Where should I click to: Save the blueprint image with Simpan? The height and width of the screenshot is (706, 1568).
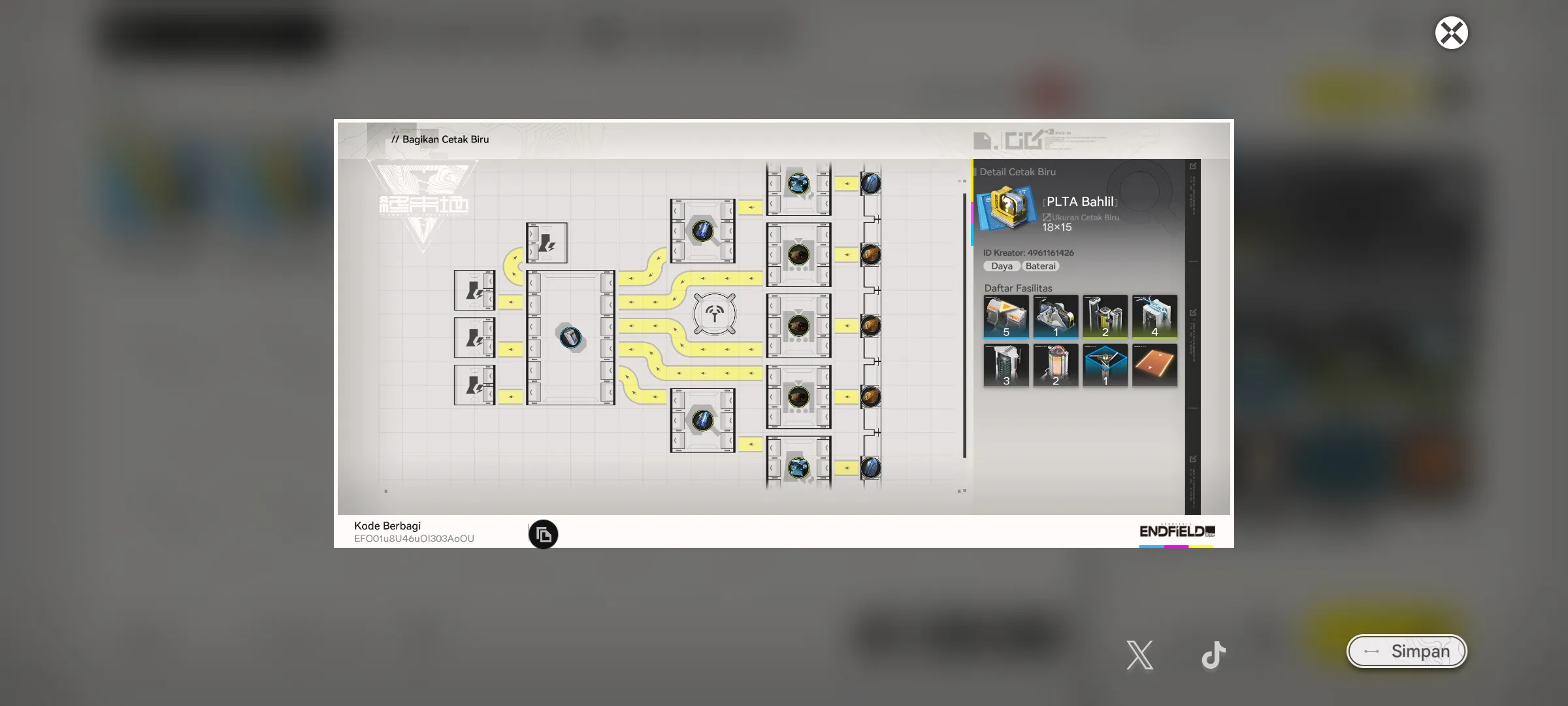coord(1407,651)
